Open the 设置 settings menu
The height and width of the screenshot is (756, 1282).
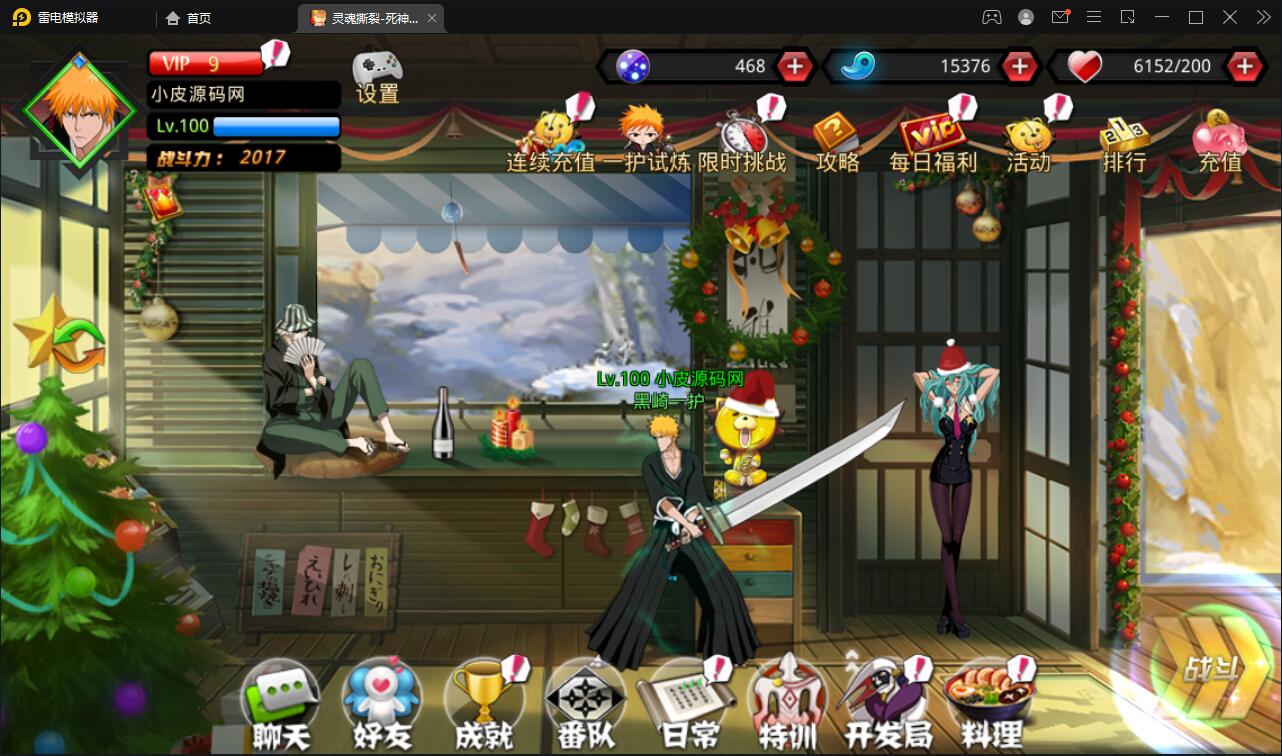377,75
